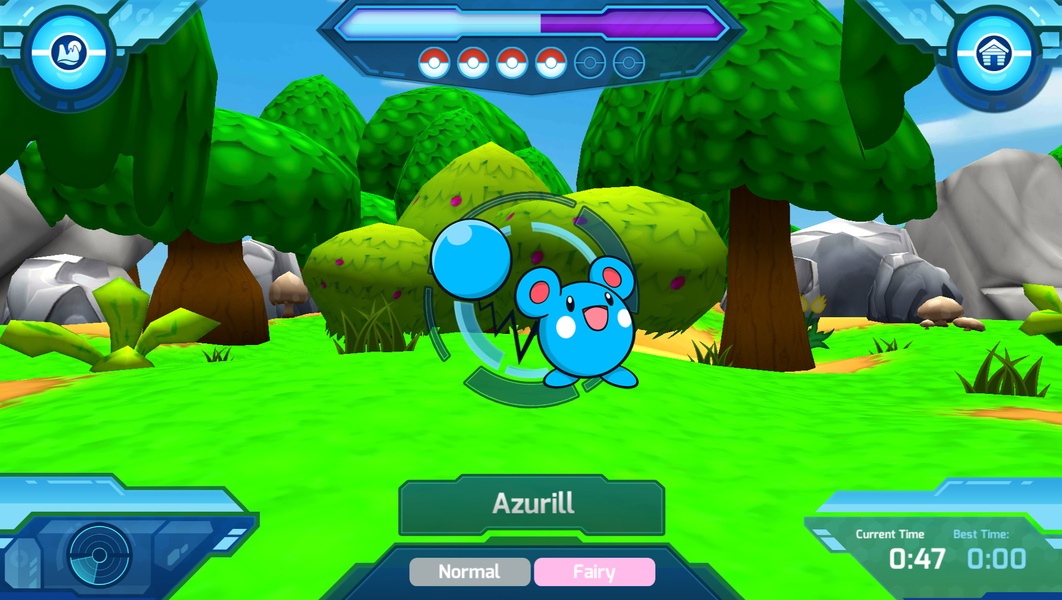Activate the radar scanner button
Screen dimensions: 1062x600
(99, 553)
